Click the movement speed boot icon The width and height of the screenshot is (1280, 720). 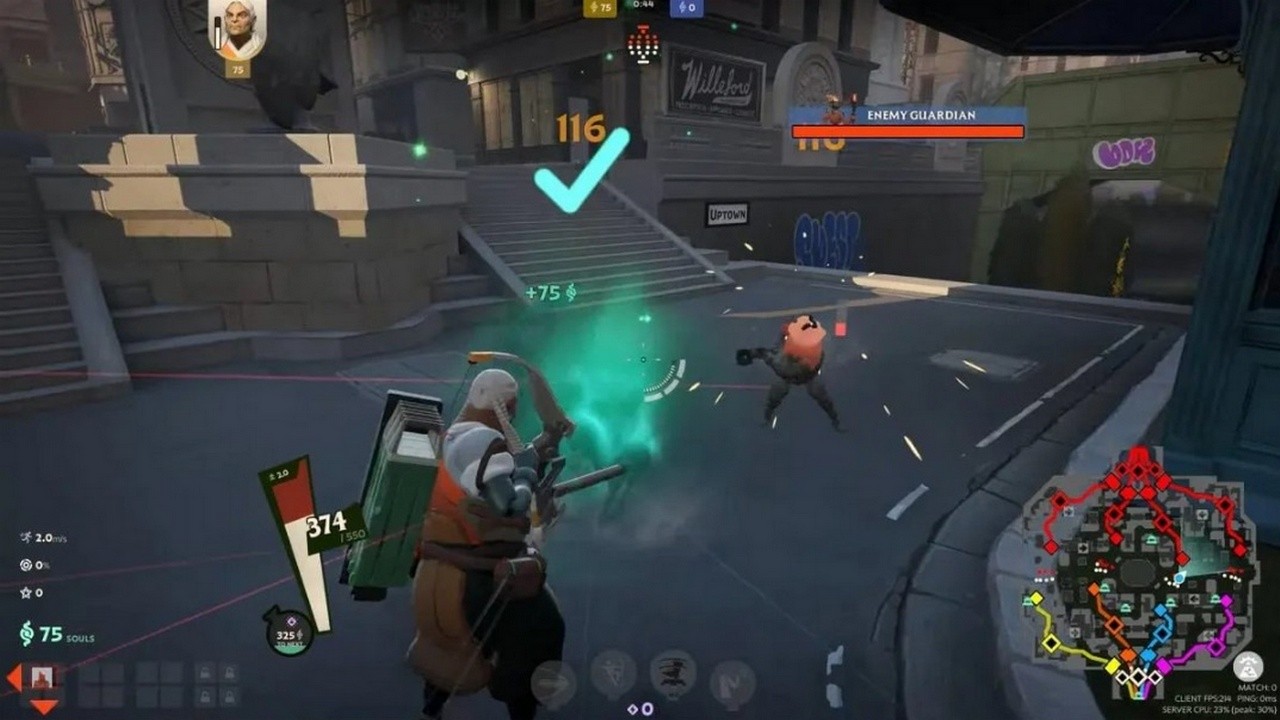[27, 538]
